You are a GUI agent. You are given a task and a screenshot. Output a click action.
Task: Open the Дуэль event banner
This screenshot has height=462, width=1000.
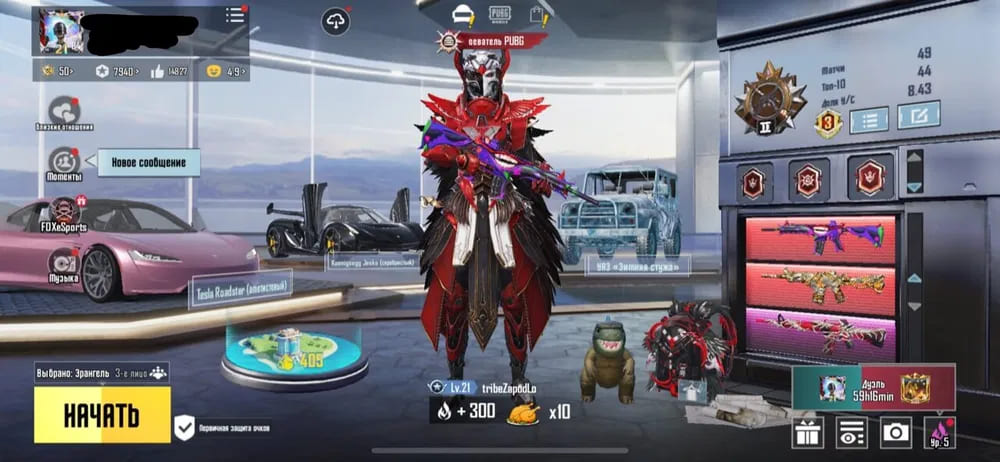pos(873,388)
